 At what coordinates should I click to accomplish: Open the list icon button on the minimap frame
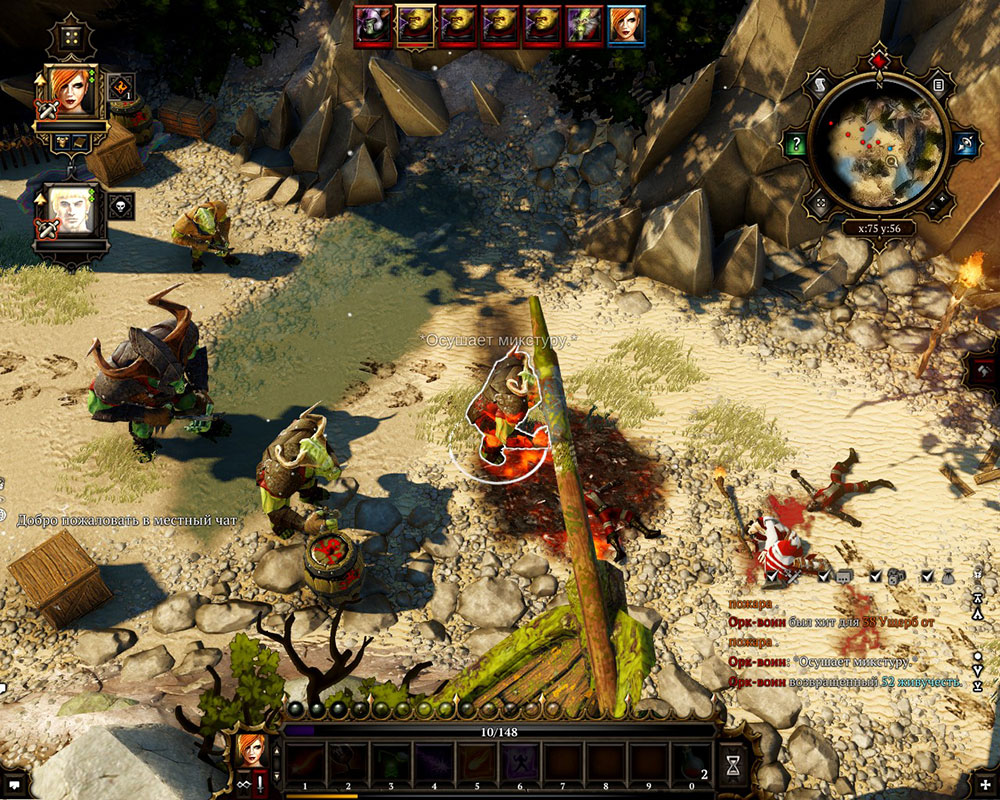[939, 87]
